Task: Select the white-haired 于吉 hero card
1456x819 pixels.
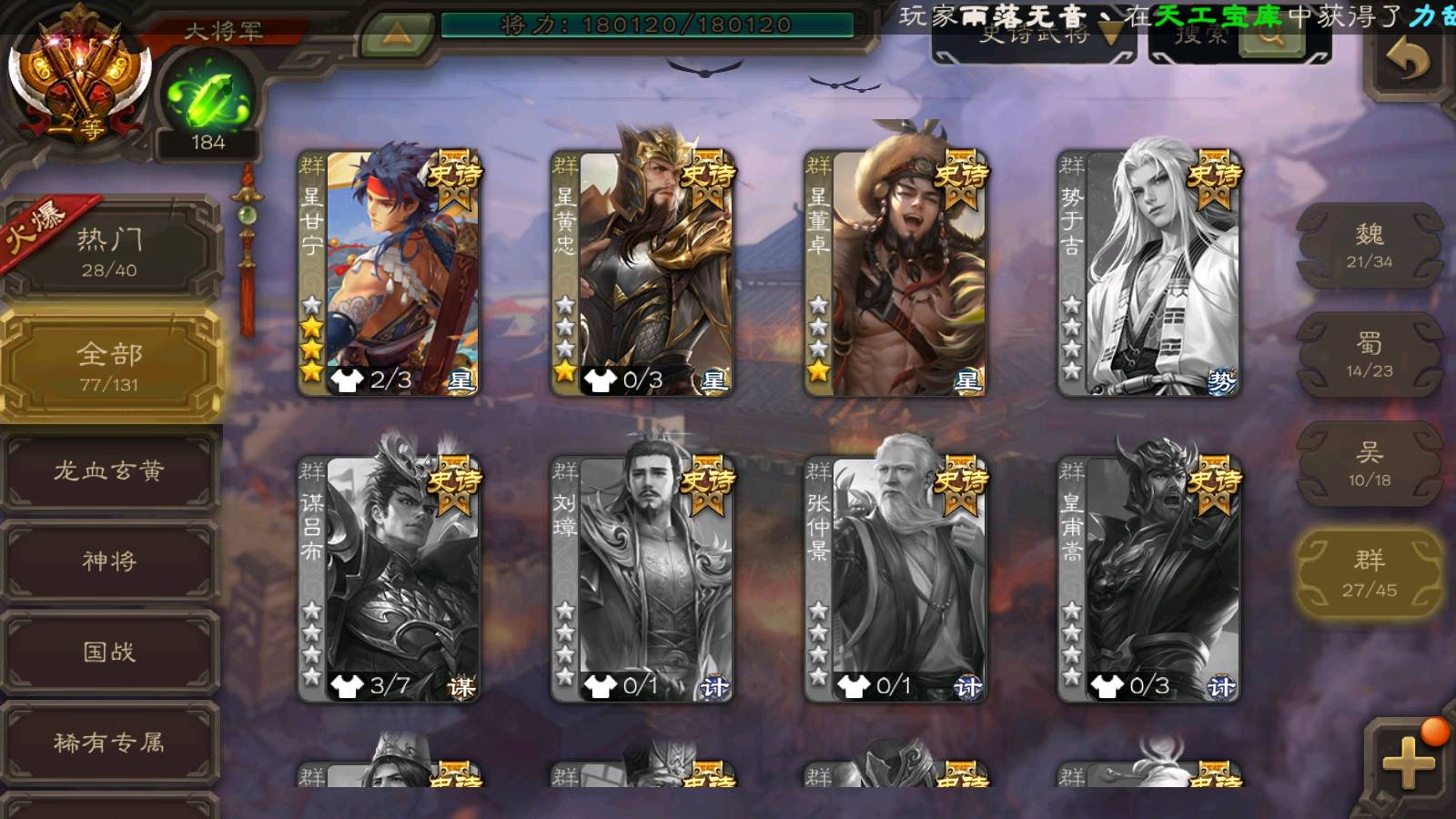Action: [1150, 273]
